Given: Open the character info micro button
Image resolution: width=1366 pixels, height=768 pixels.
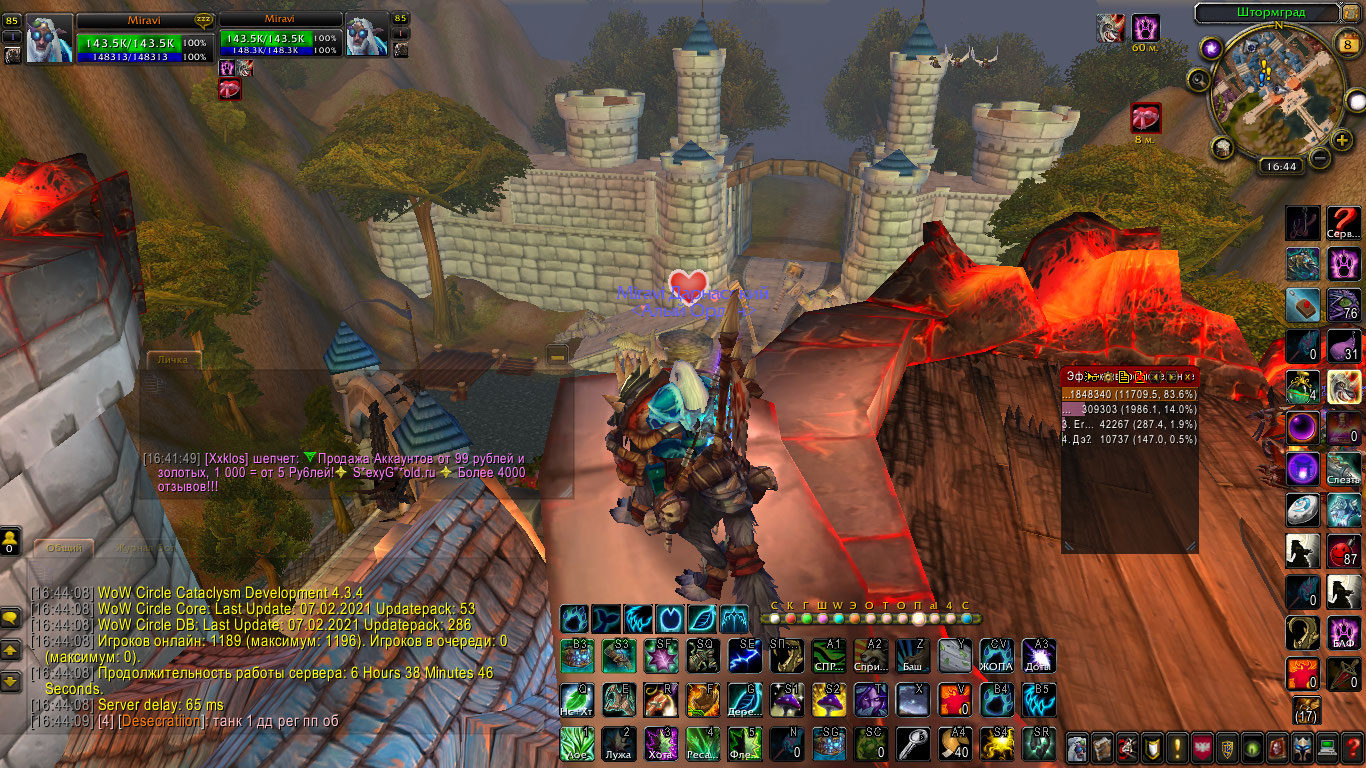Looking at the screenshot, I should (1077, 747).
